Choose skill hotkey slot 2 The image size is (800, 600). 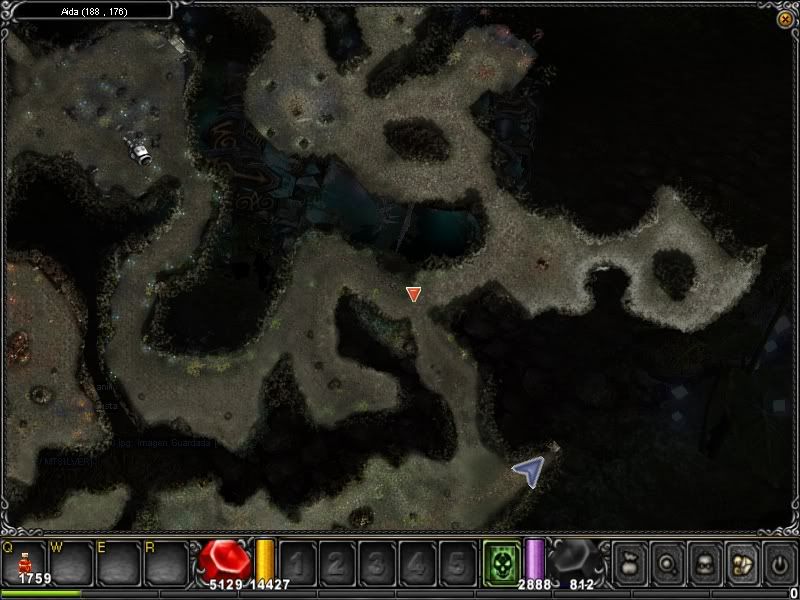[x=336, y=563]
